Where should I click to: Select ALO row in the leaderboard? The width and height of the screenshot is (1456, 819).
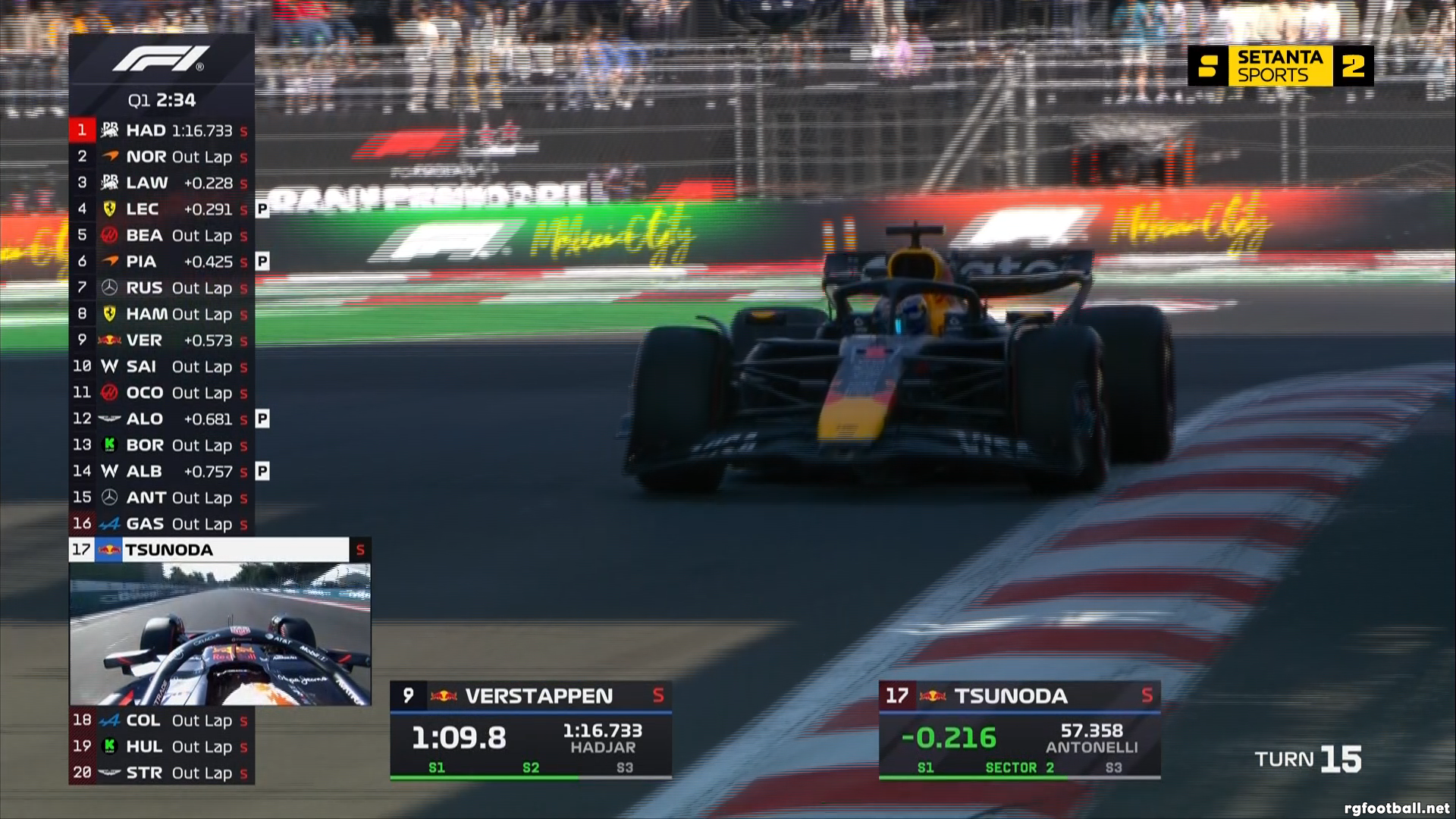162,419
